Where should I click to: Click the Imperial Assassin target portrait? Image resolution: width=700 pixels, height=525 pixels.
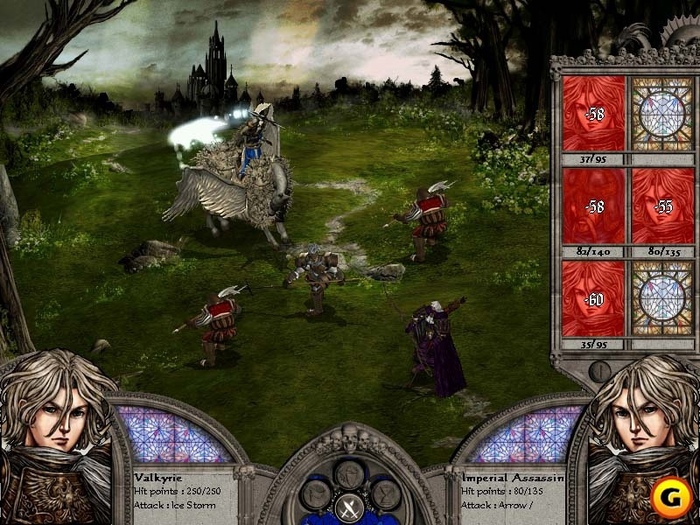(x=643, y=440)
